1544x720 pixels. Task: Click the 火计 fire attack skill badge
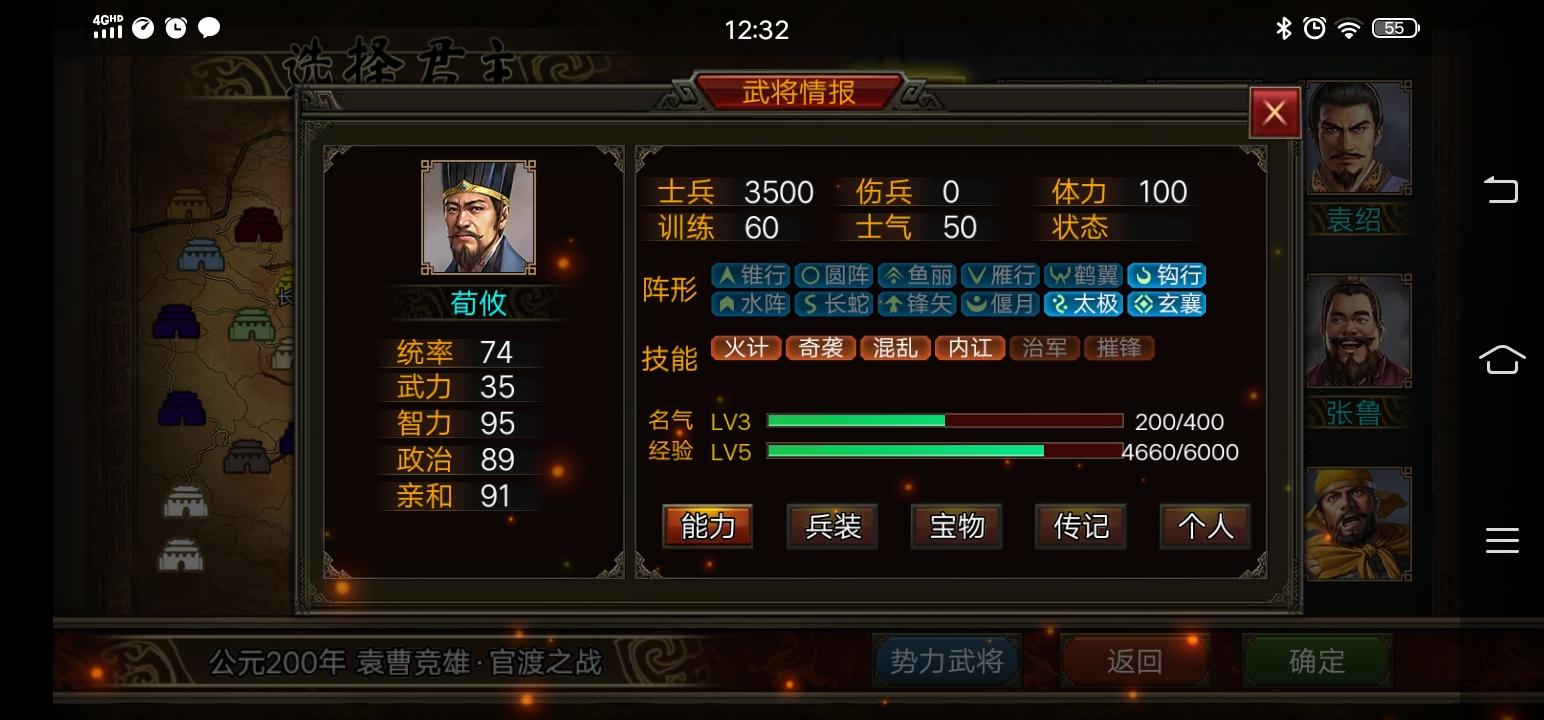[x=745, y=348]
